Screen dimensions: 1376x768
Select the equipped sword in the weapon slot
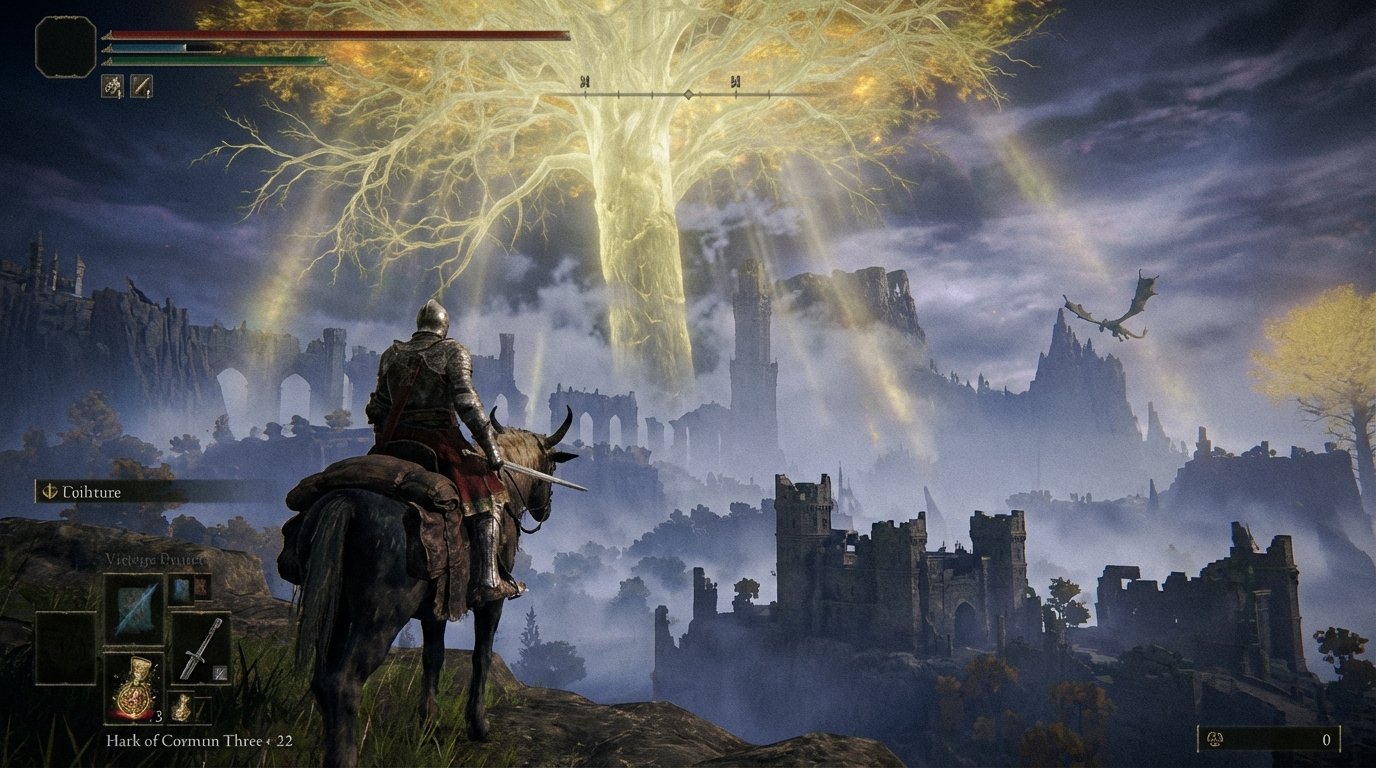pyautogui.click(x=200, y=649)
